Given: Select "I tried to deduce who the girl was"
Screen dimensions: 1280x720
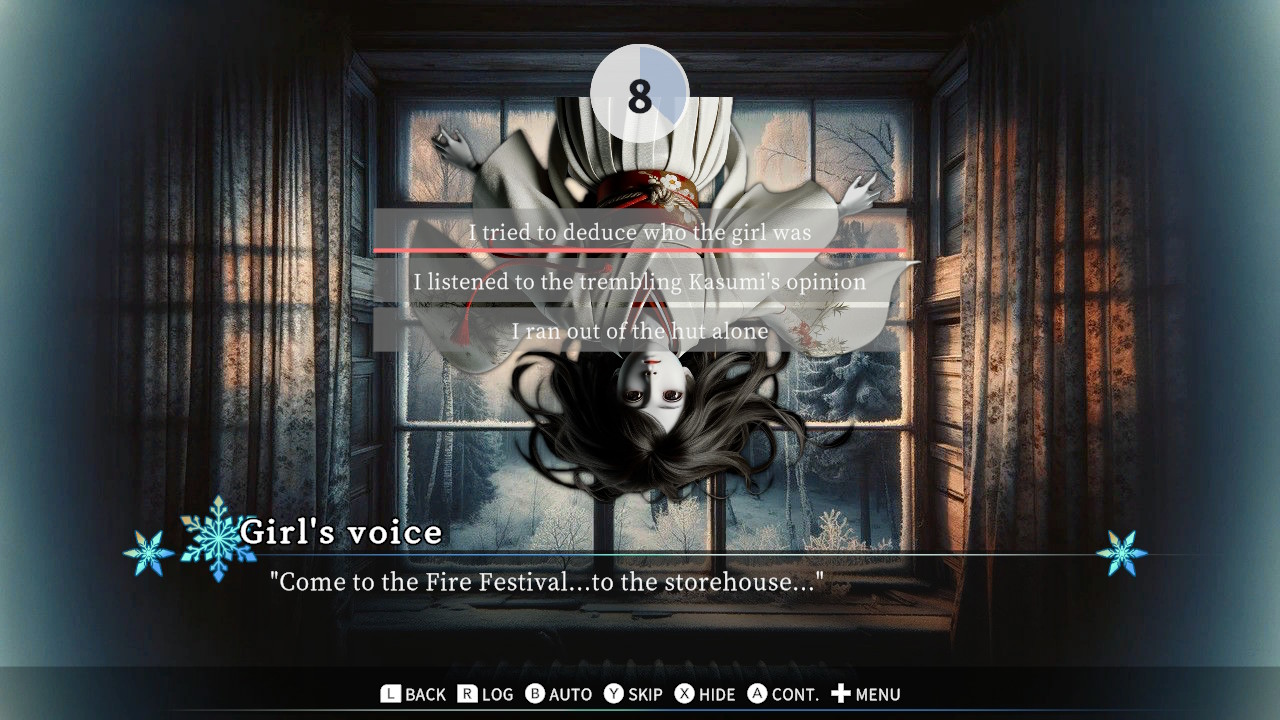Looking at the screenshot, I should tap(640, 232).
